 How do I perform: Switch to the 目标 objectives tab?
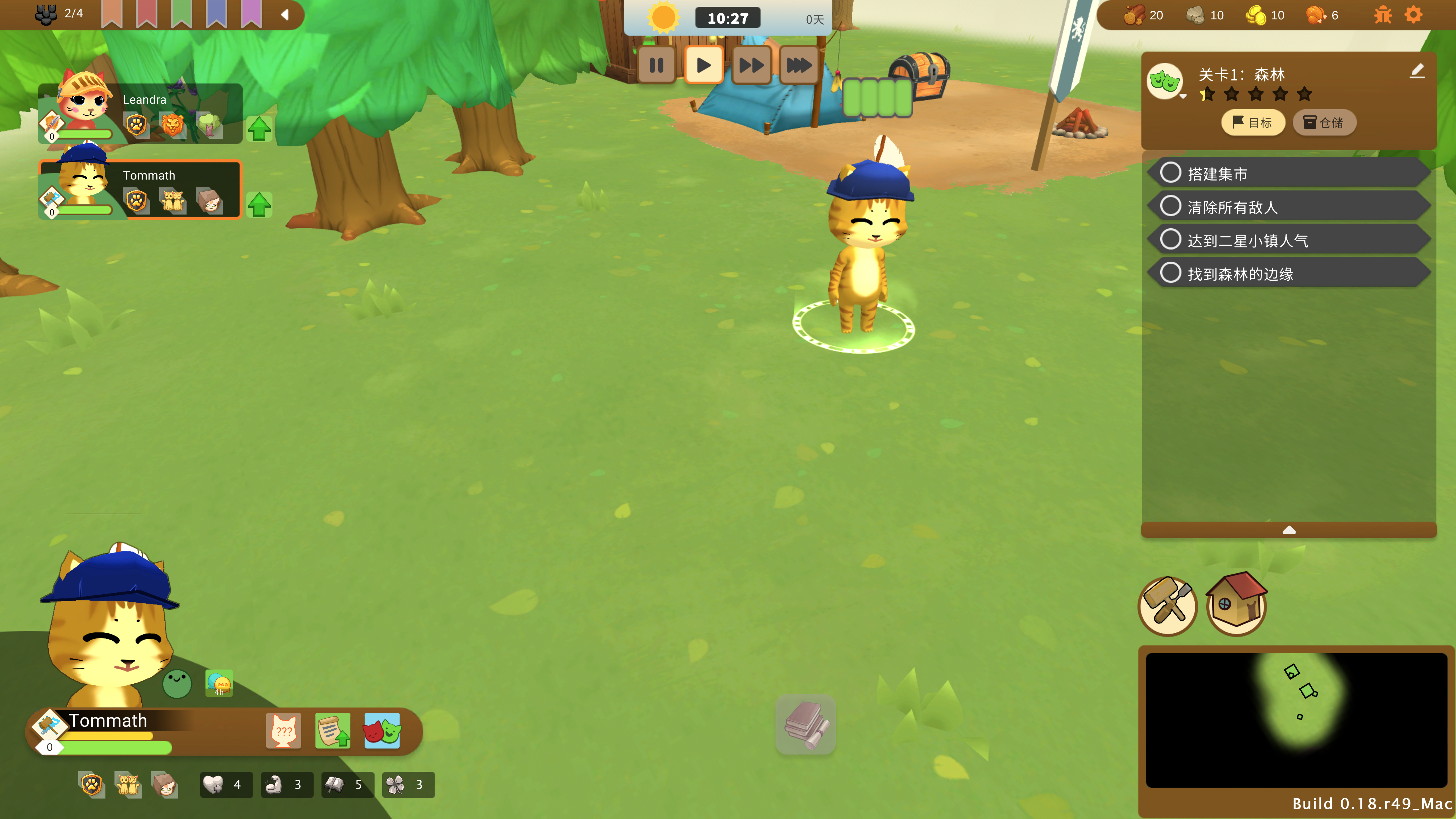pyautogui.click(x=1253, y=123)
